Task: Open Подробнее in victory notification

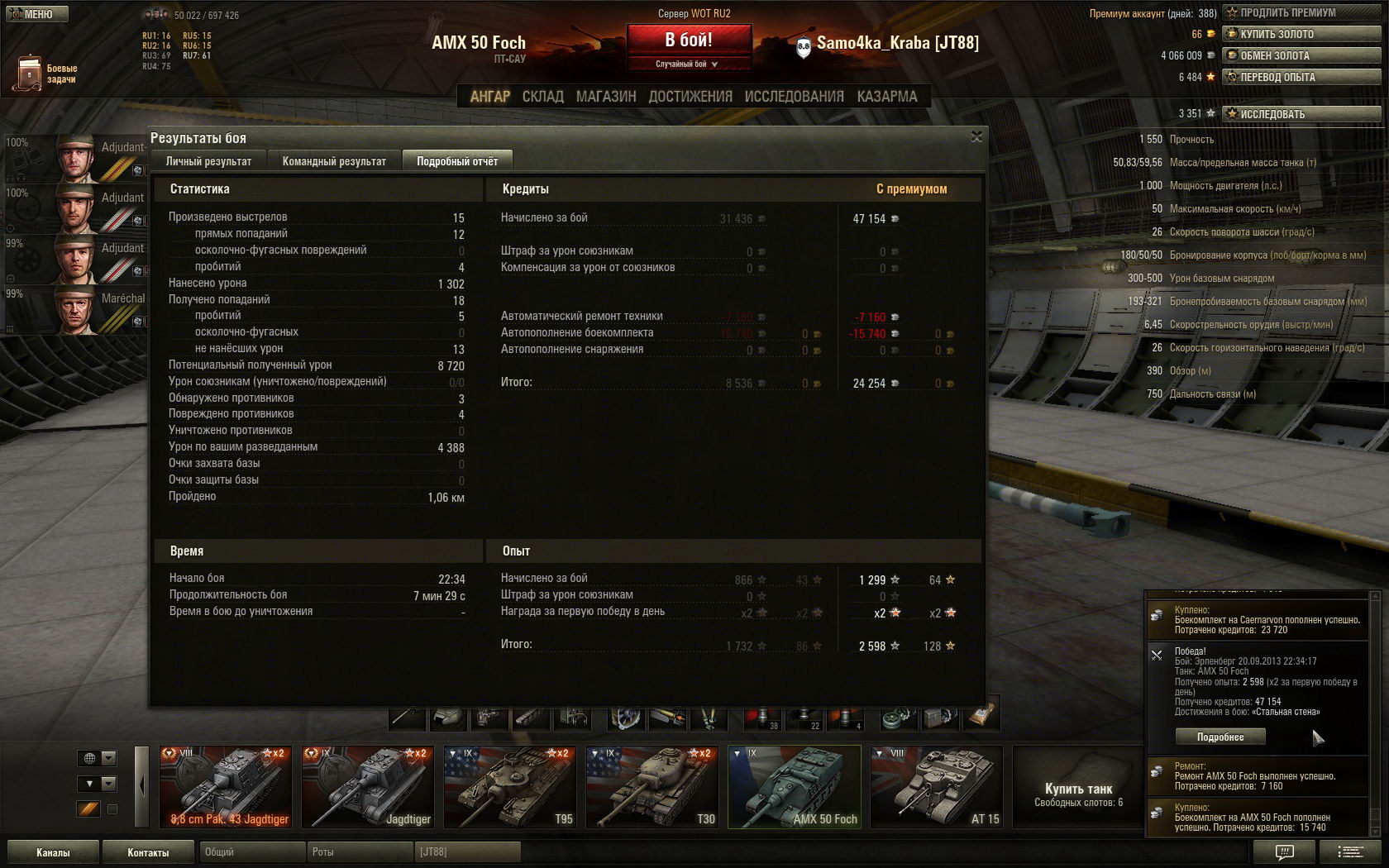Action: 1220,737
